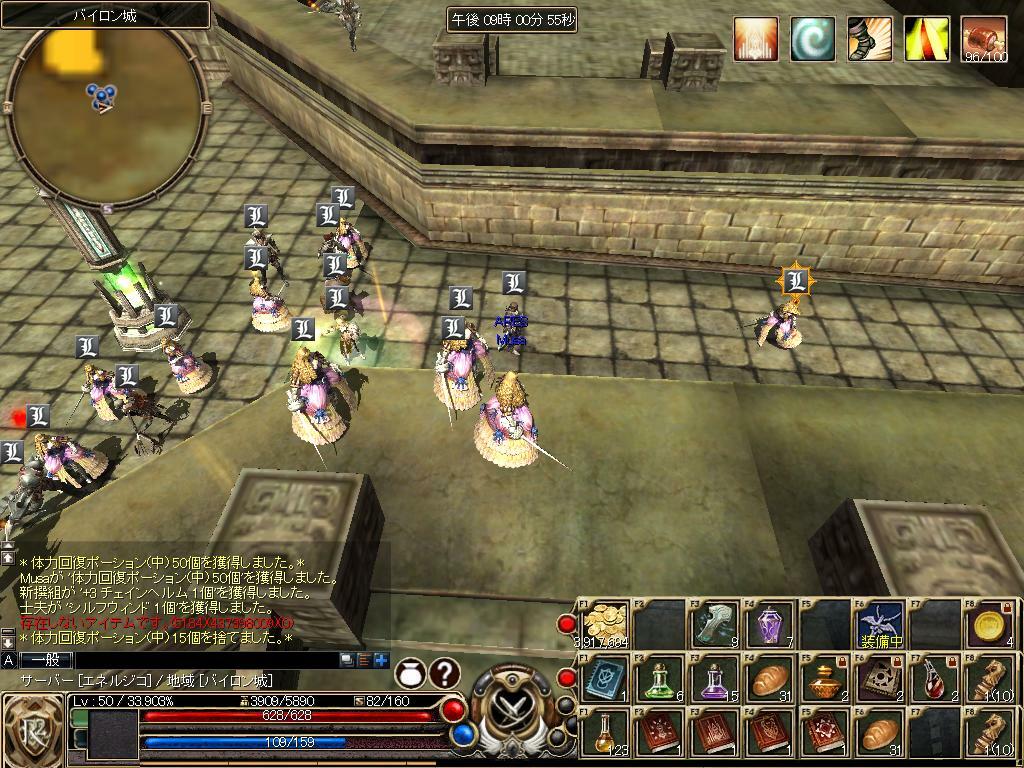1024x768 pixels.
Task: Select the locked gold coin slot
Action: point(988,625)
